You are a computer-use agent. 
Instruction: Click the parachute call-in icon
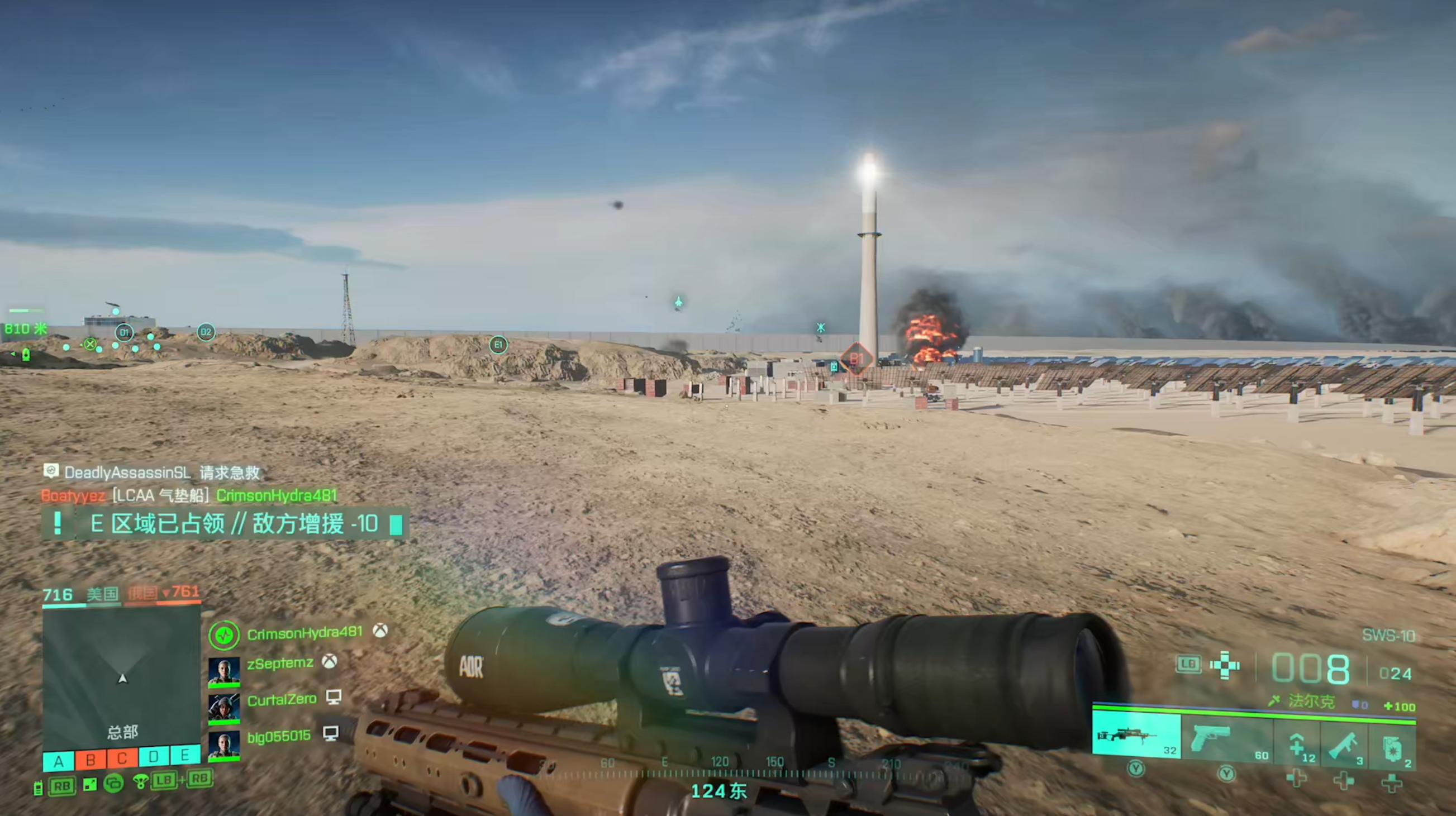[140, 781]
